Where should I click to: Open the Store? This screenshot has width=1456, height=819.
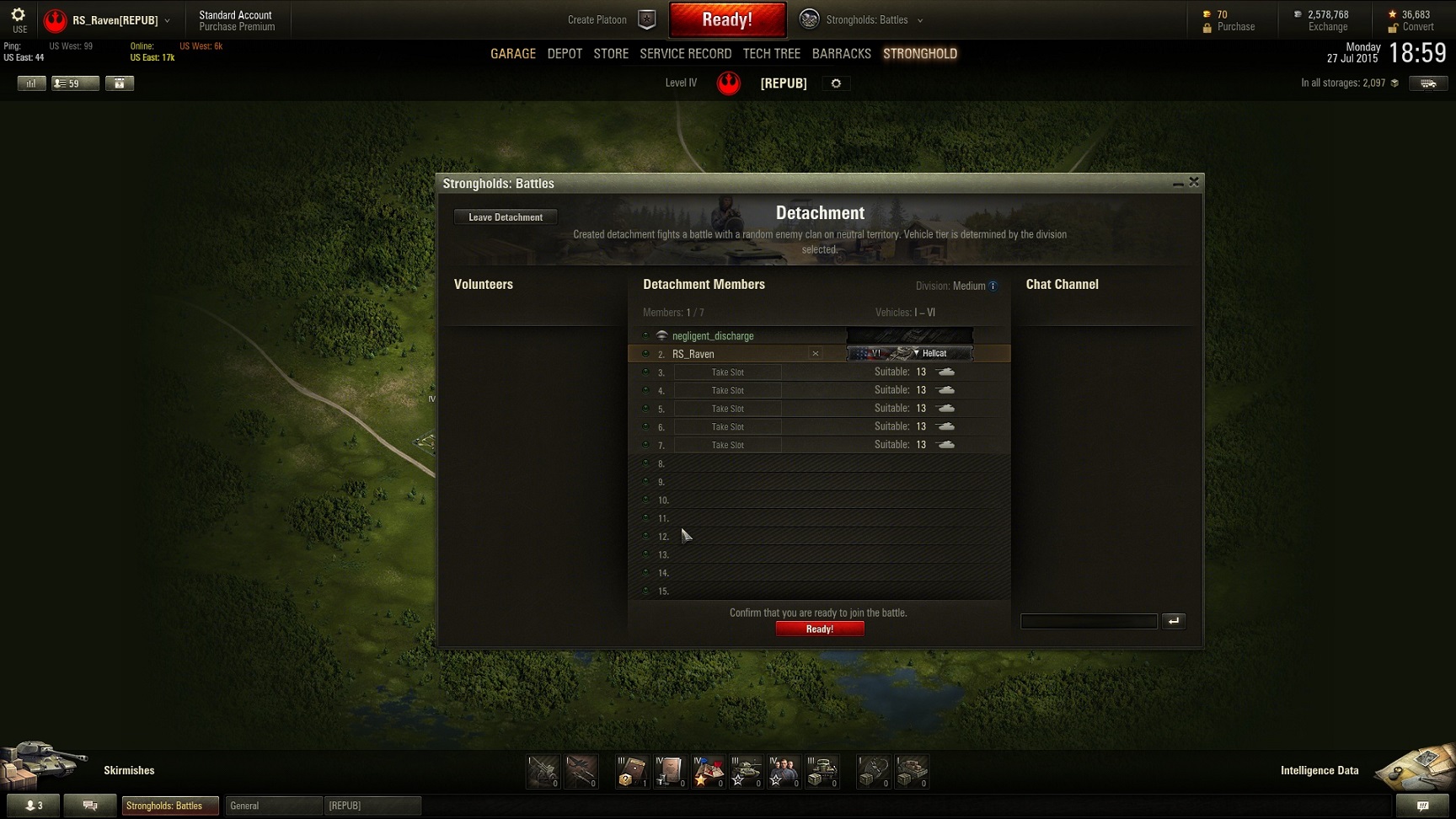point(611,54)
